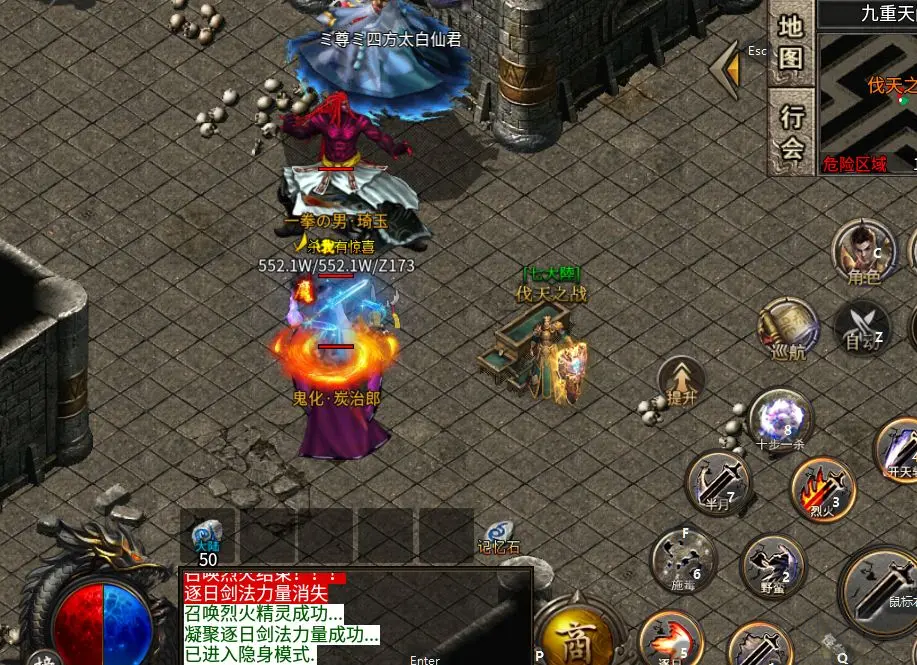Image resolution: width=917 pixels, height=665 pixels.
Task: Open the 提升 upgrade menu
Action: pyautogui.click(x=682, y=382)
